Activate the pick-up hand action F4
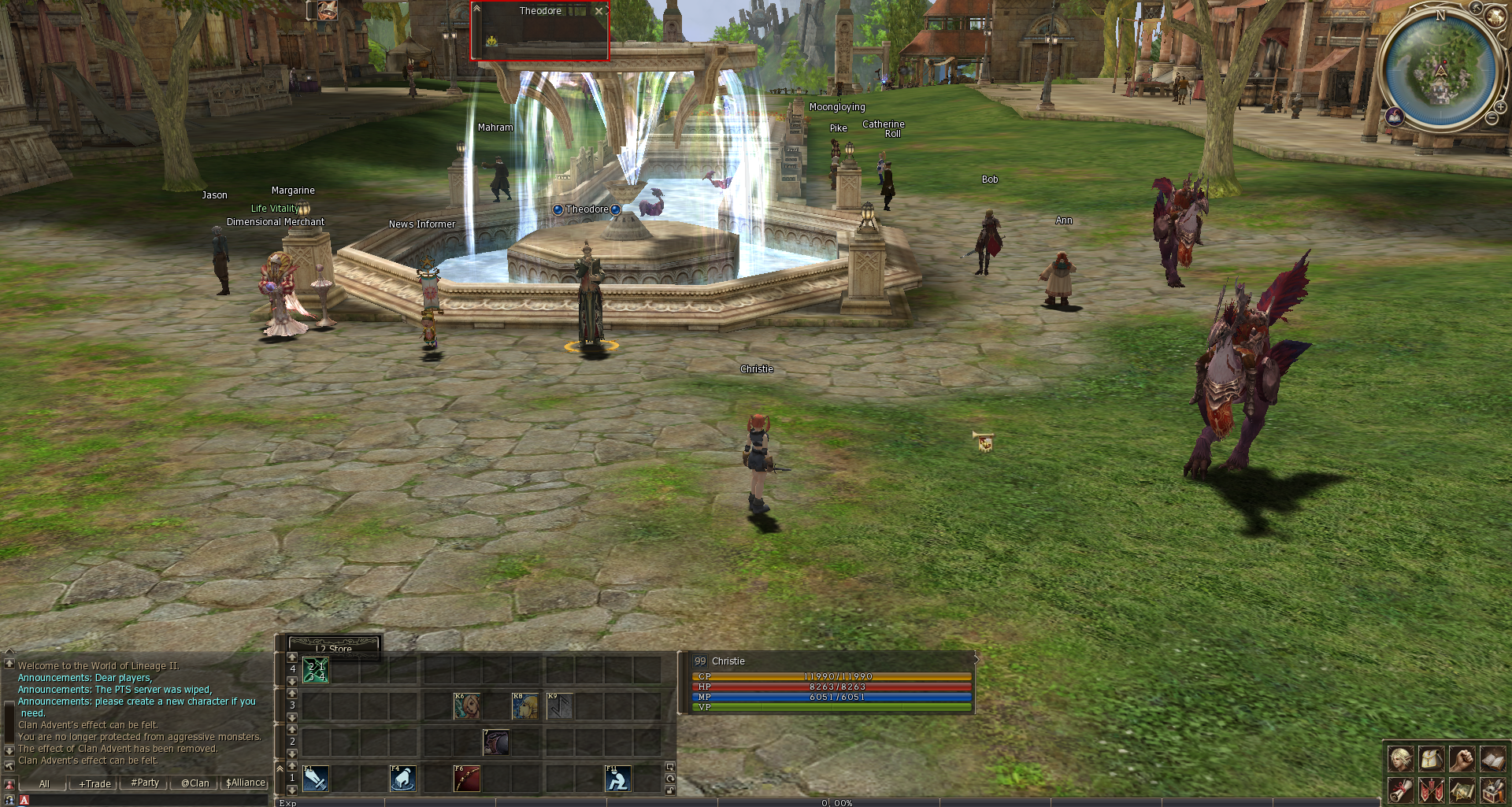Viewport: 1512px width, 807px height. coord(402,779)
